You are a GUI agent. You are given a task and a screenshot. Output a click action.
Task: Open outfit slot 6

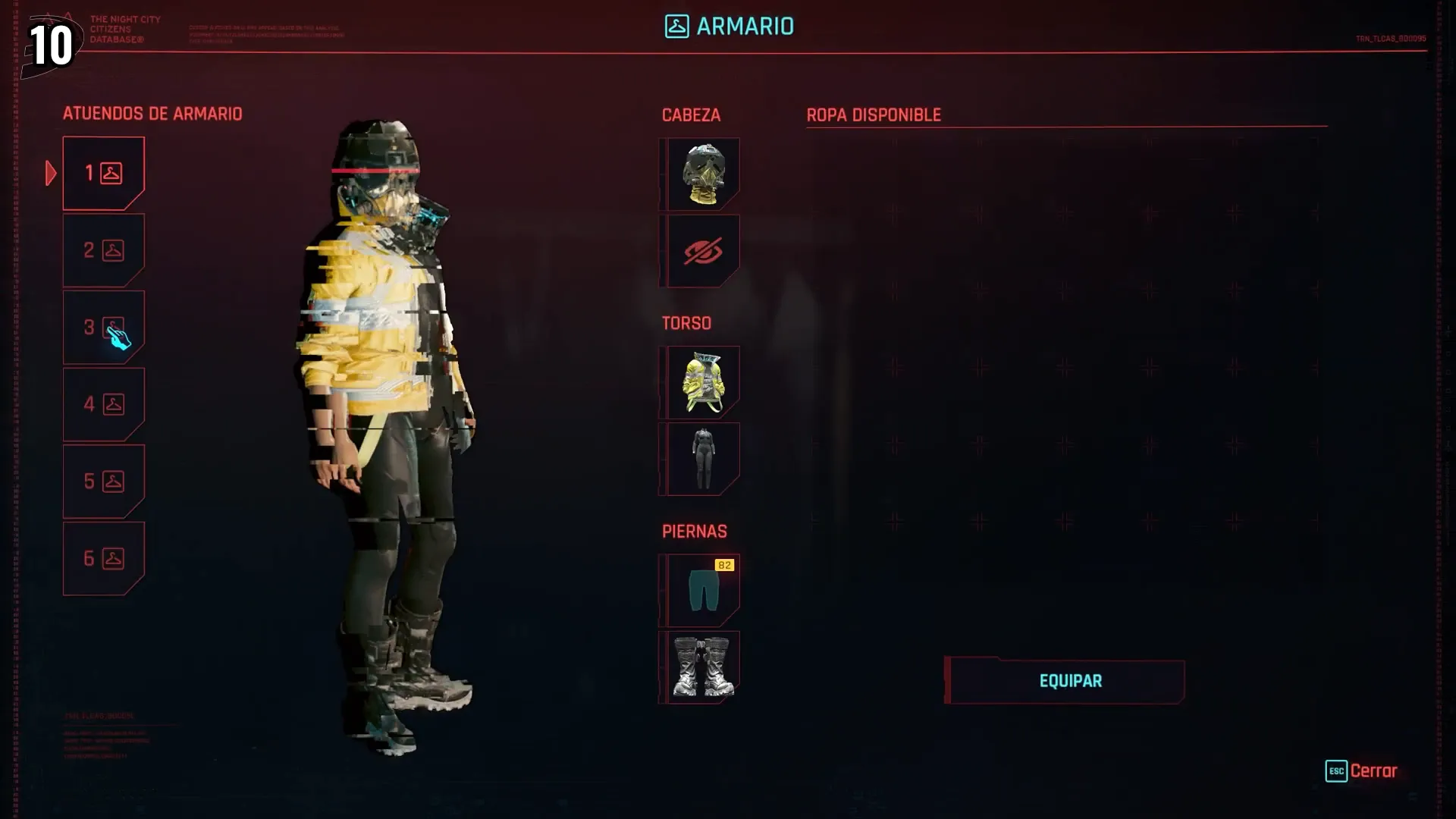click(104, 559)
